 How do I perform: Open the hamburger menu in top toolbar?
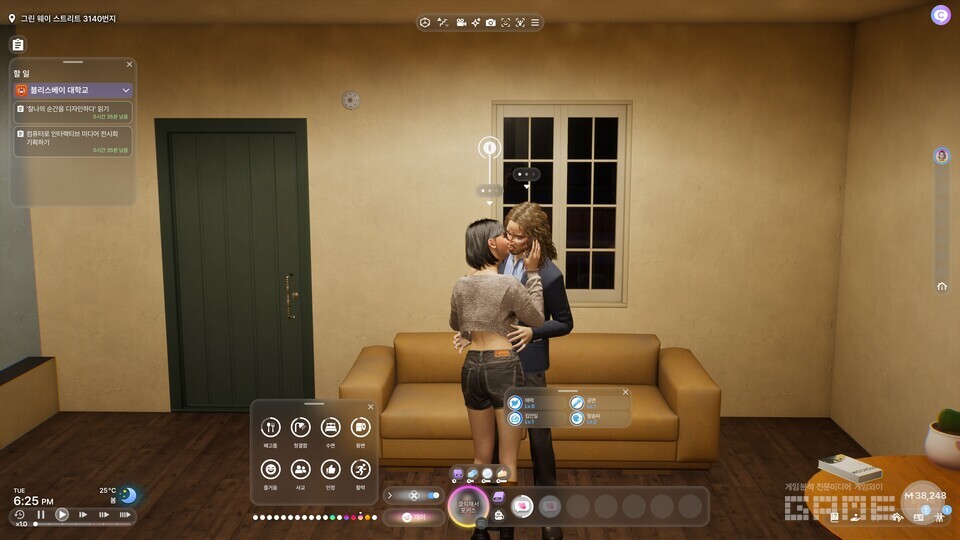coord(535,23)
